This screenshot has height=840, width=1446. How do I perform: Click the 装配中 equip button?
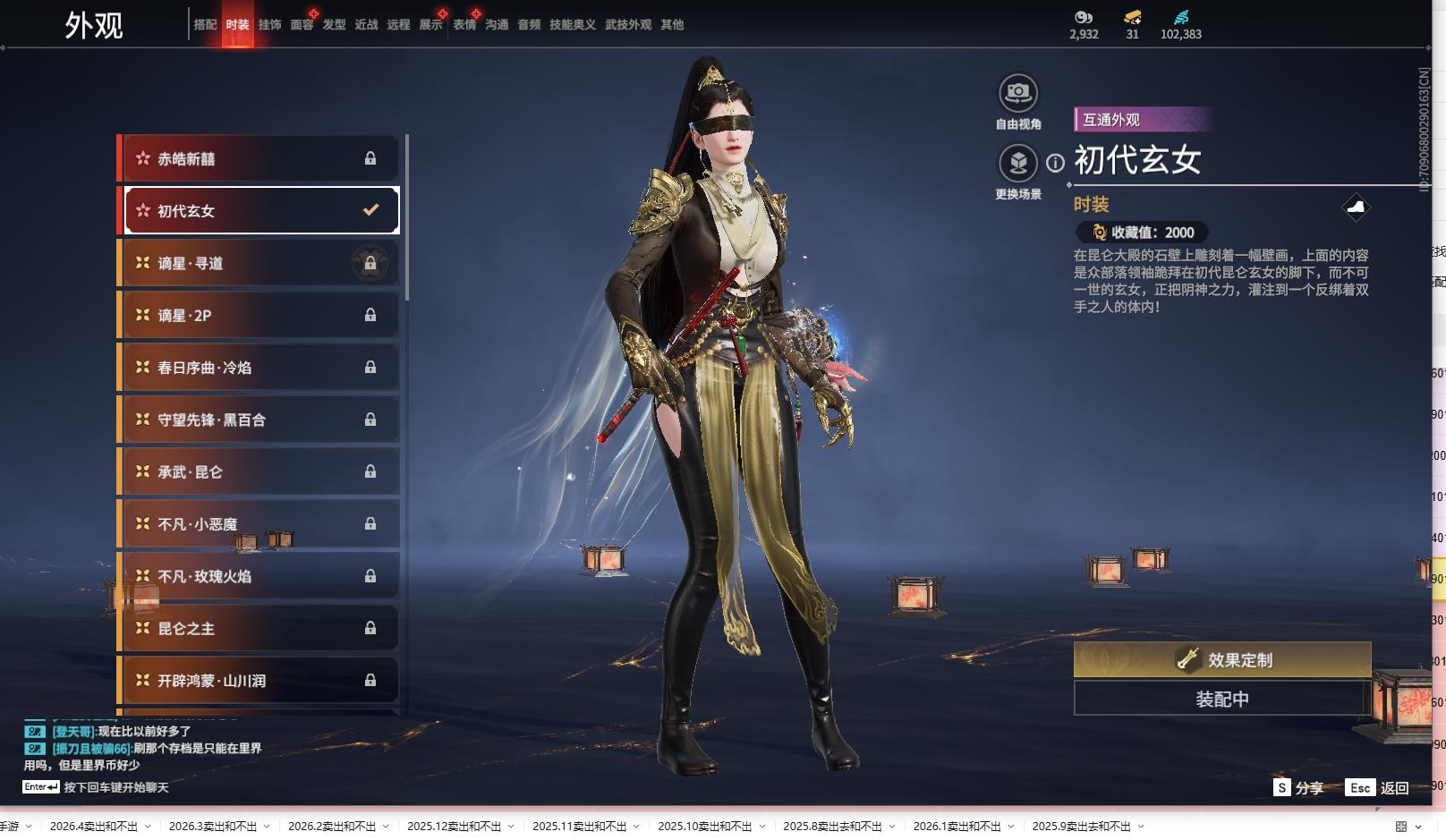pos(1221,699)
